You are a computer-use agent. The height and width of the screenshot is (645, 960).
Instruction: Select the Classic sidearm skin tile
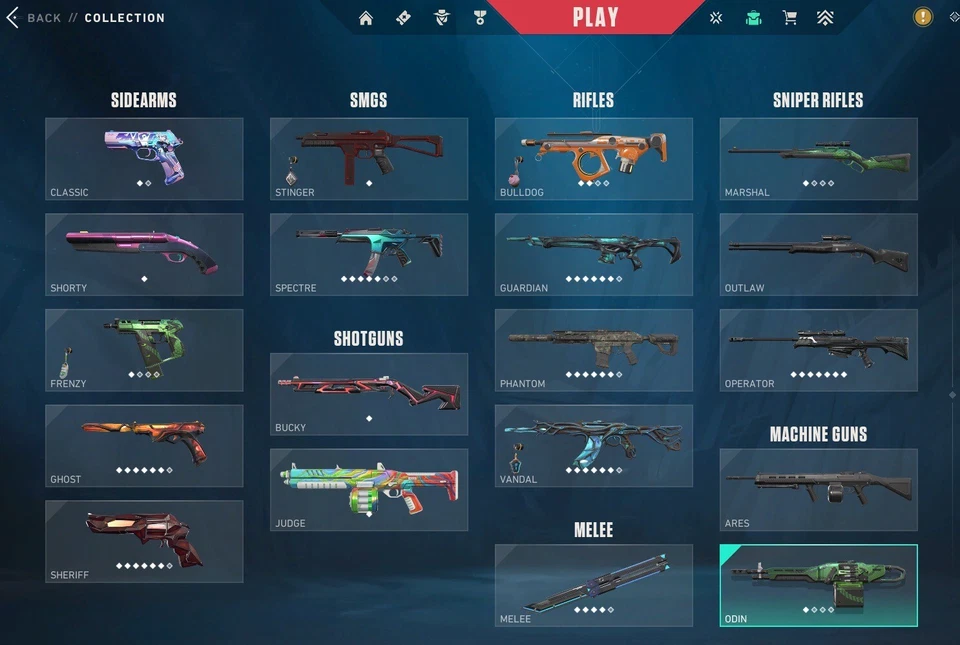pos(144,158)
